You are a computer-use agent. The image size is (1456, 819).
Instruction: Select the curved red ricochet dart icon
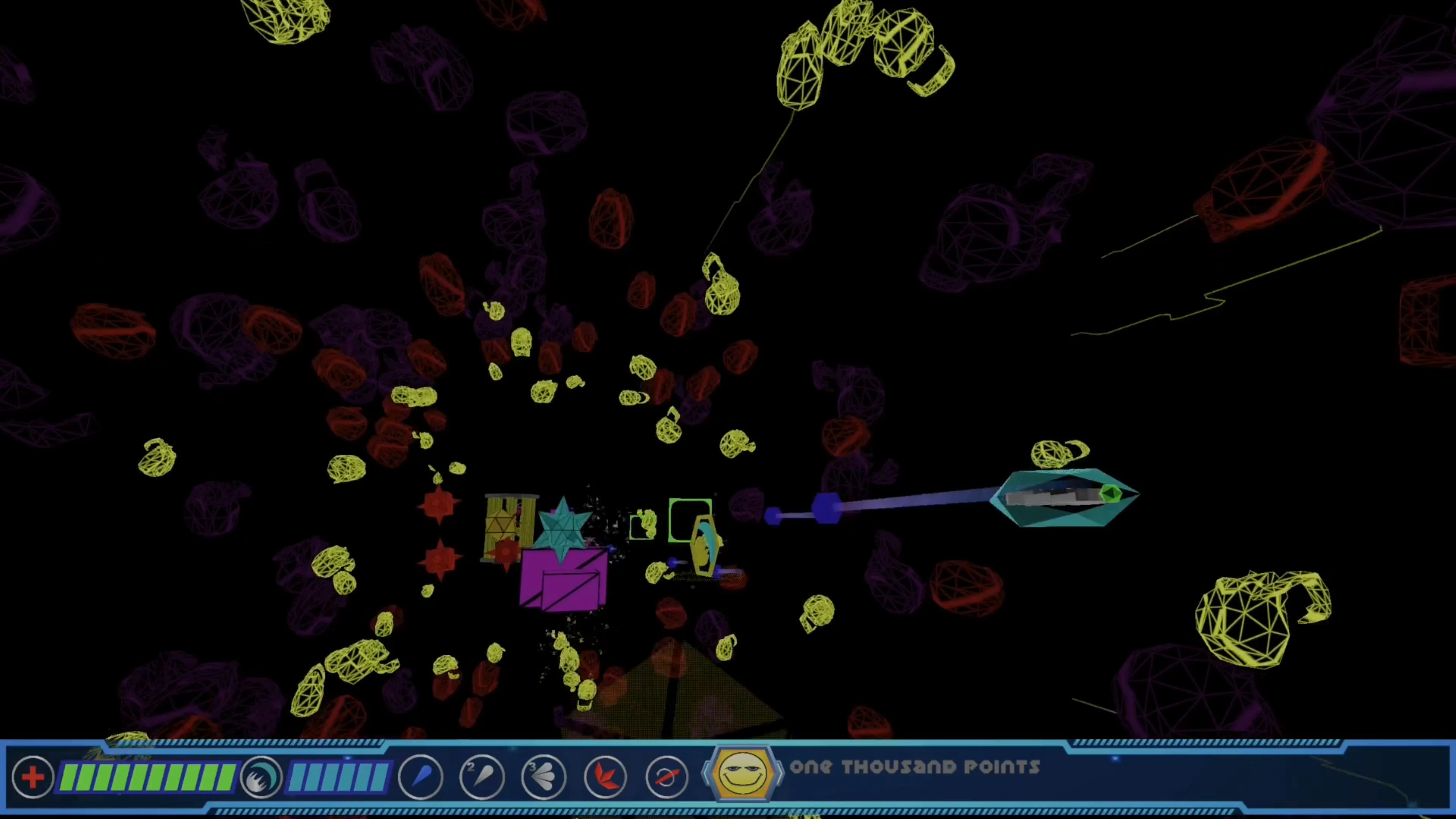667,777
